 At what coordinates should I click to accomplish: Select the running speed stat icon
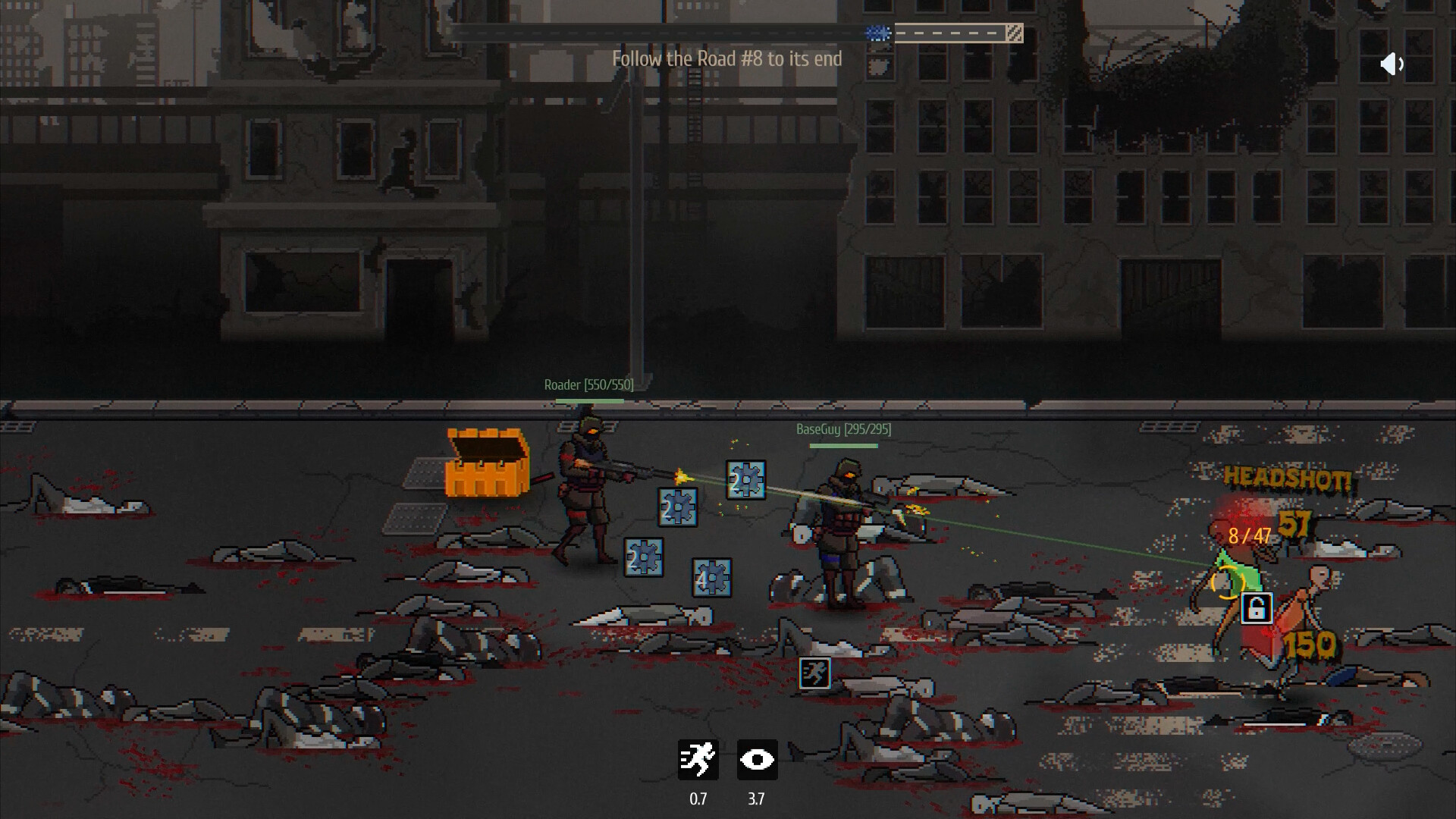click(x=698, y=760)
